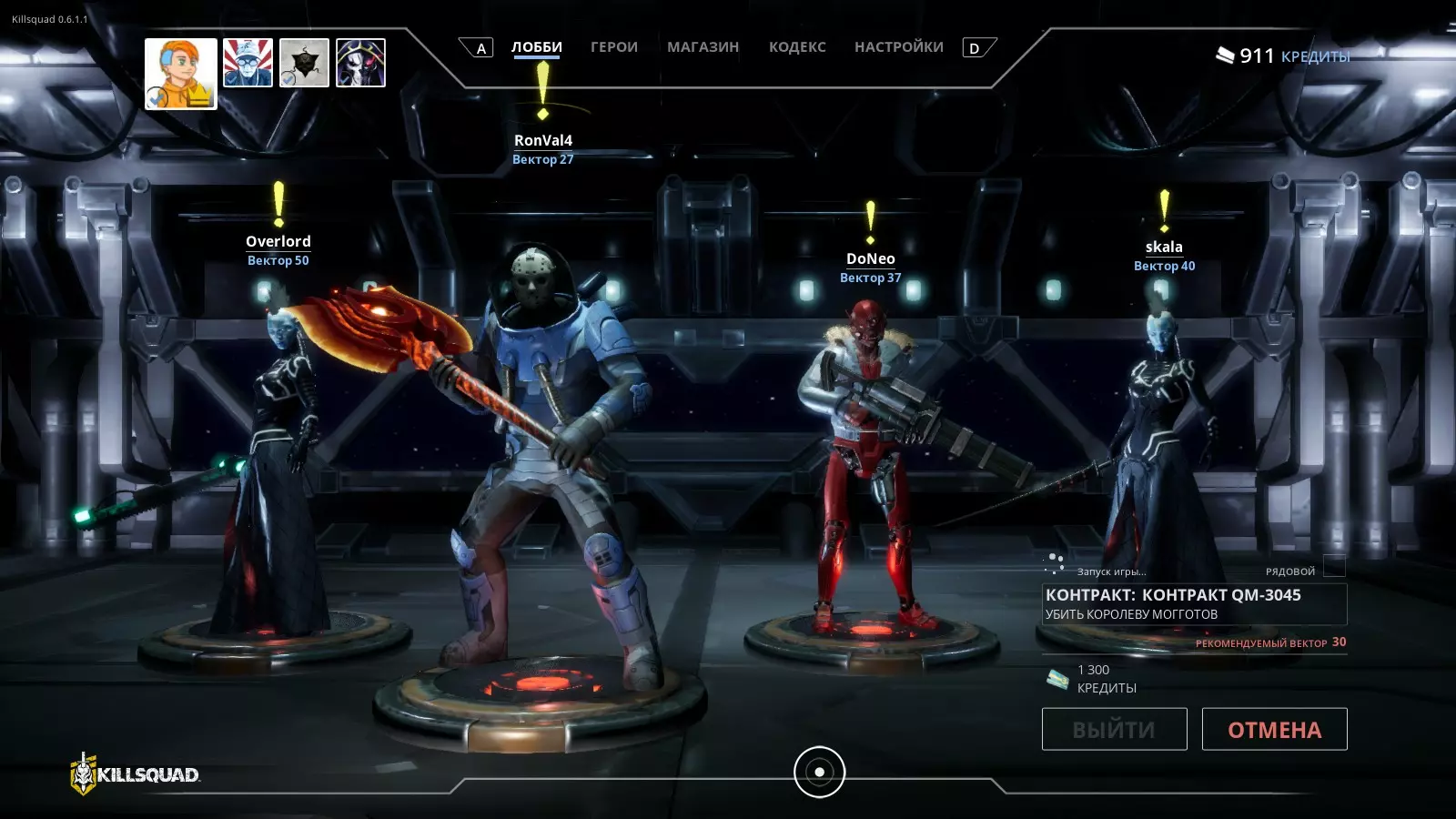Select the black spiky orb avatar
The image size is (1456, 819).
(x=304, y=63)
